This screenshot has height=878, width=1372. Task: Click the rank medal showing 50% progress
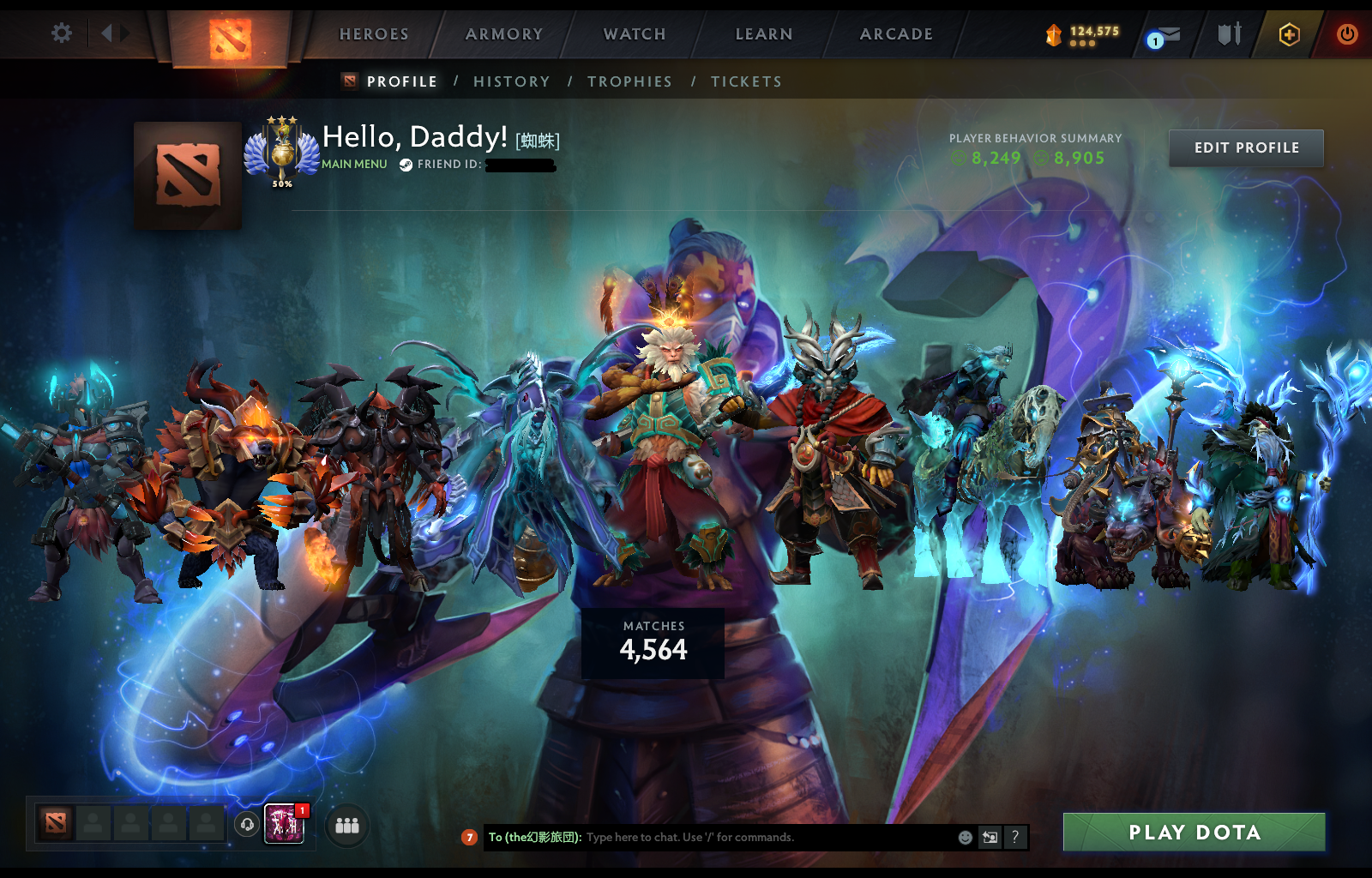(281, 154)
